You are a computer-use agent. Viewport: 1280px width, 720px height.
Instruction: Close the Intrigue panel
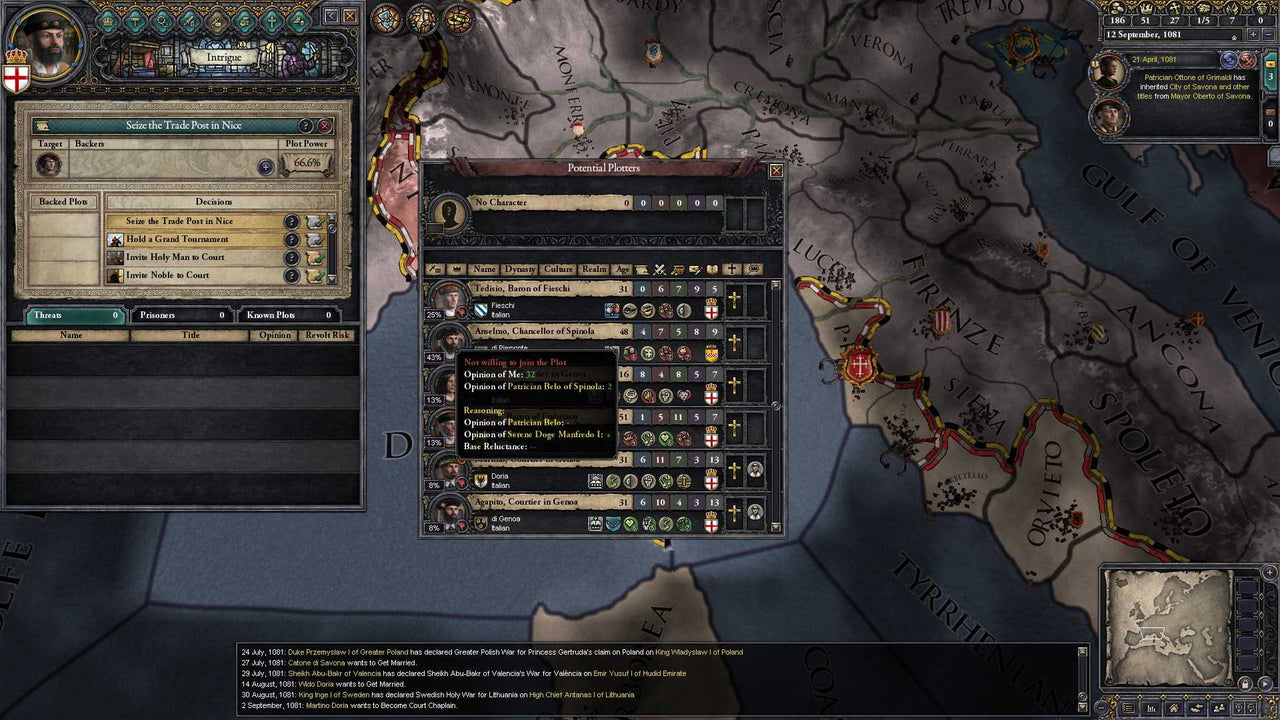(x=350, y=16)
